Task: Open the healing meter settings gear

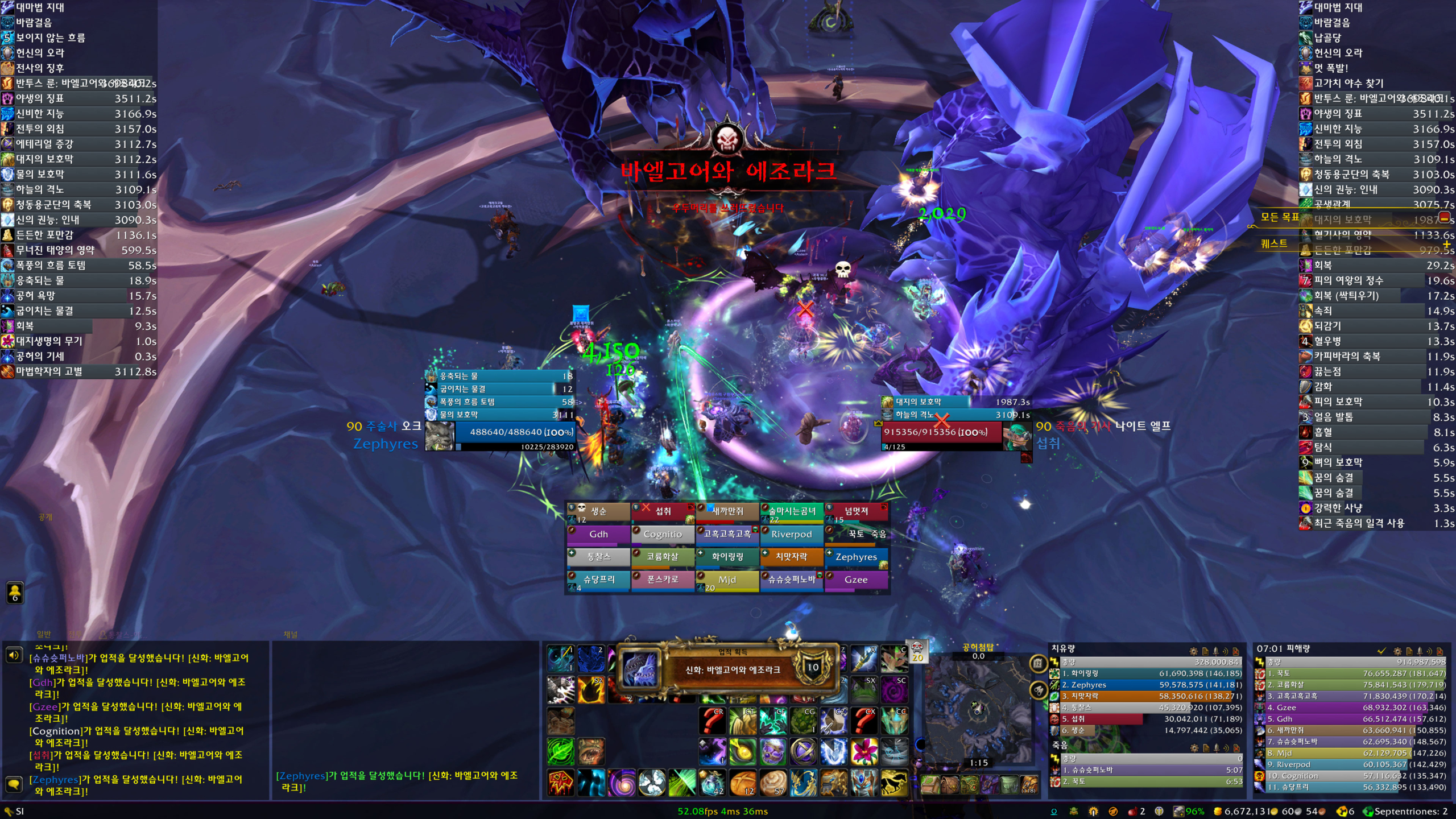Action: [1194, 651]
